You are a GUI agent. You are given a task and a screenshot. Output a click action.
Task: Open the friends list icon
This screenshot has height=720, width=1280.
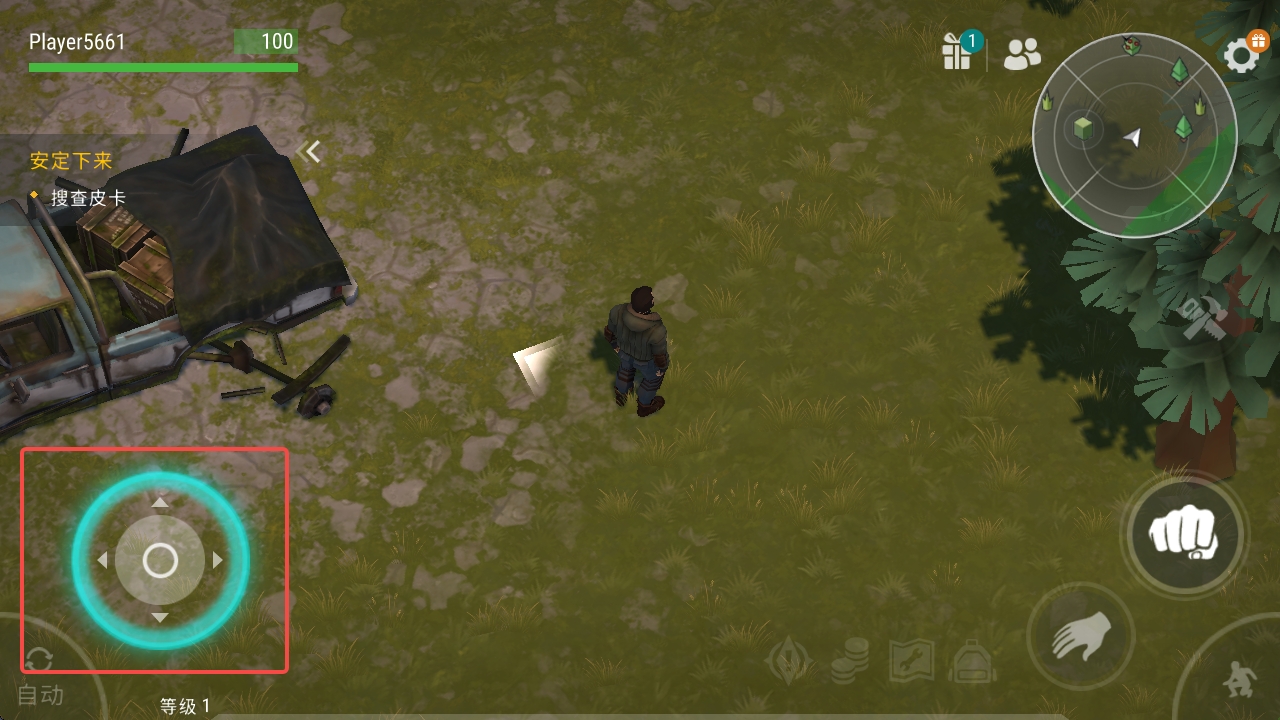1022,54
